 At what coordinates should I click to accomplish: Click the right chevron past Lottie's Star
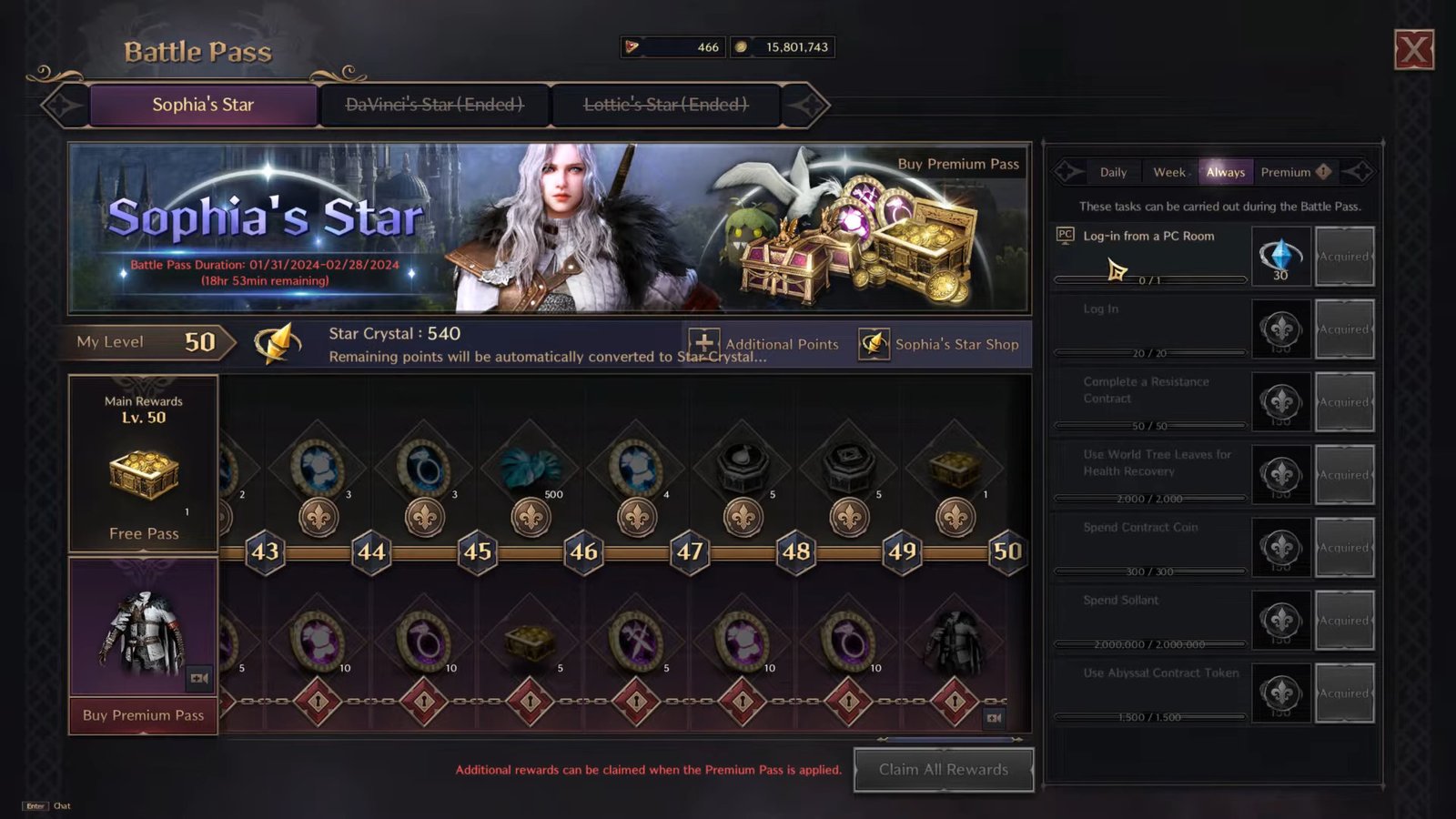coord(813,105)
